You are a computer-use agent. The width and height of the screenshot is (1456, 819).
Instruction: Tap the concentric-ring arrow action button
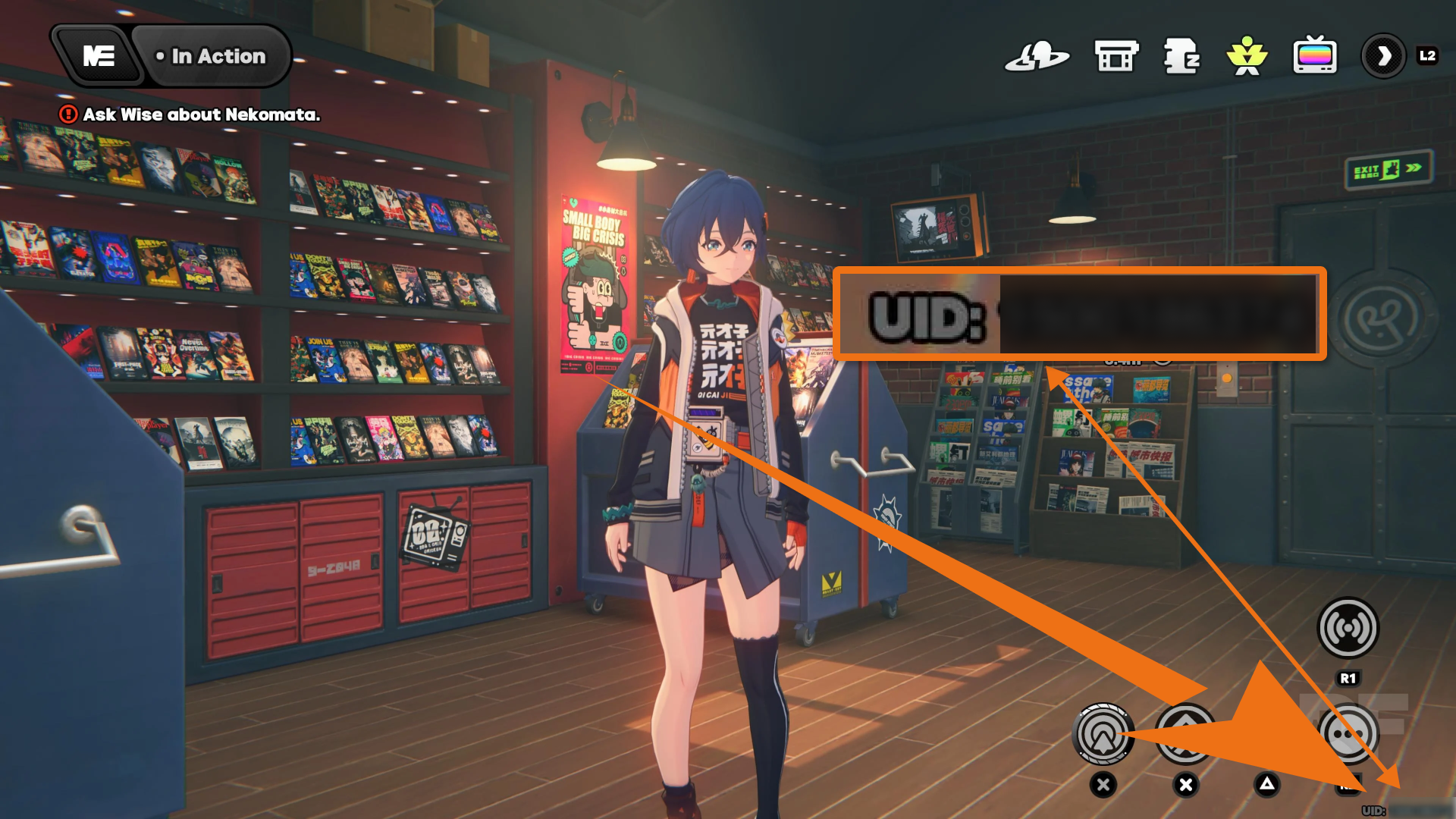[1103, 733]
